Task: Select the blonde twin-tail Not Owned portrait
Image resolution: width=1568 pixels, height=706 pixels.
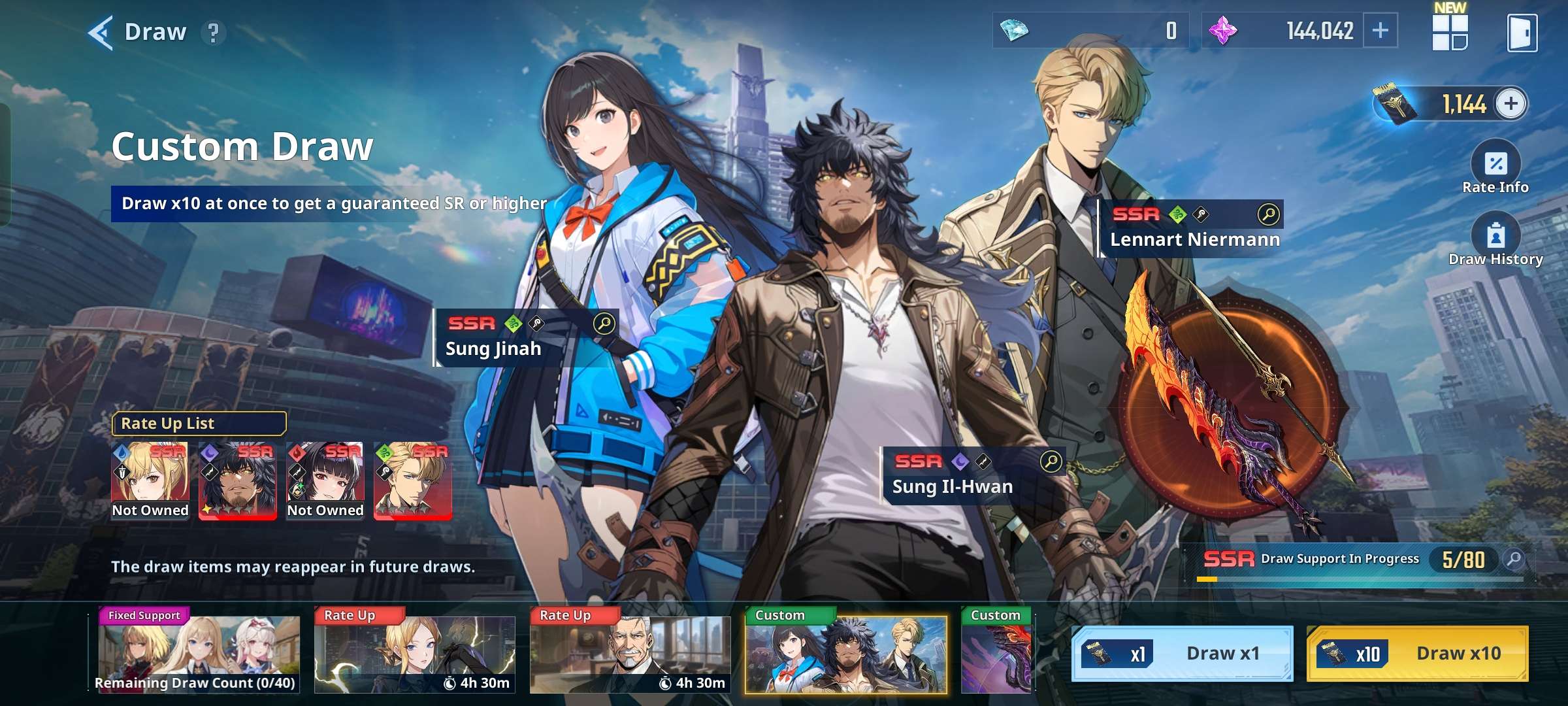Action: (x=150, y=480)
